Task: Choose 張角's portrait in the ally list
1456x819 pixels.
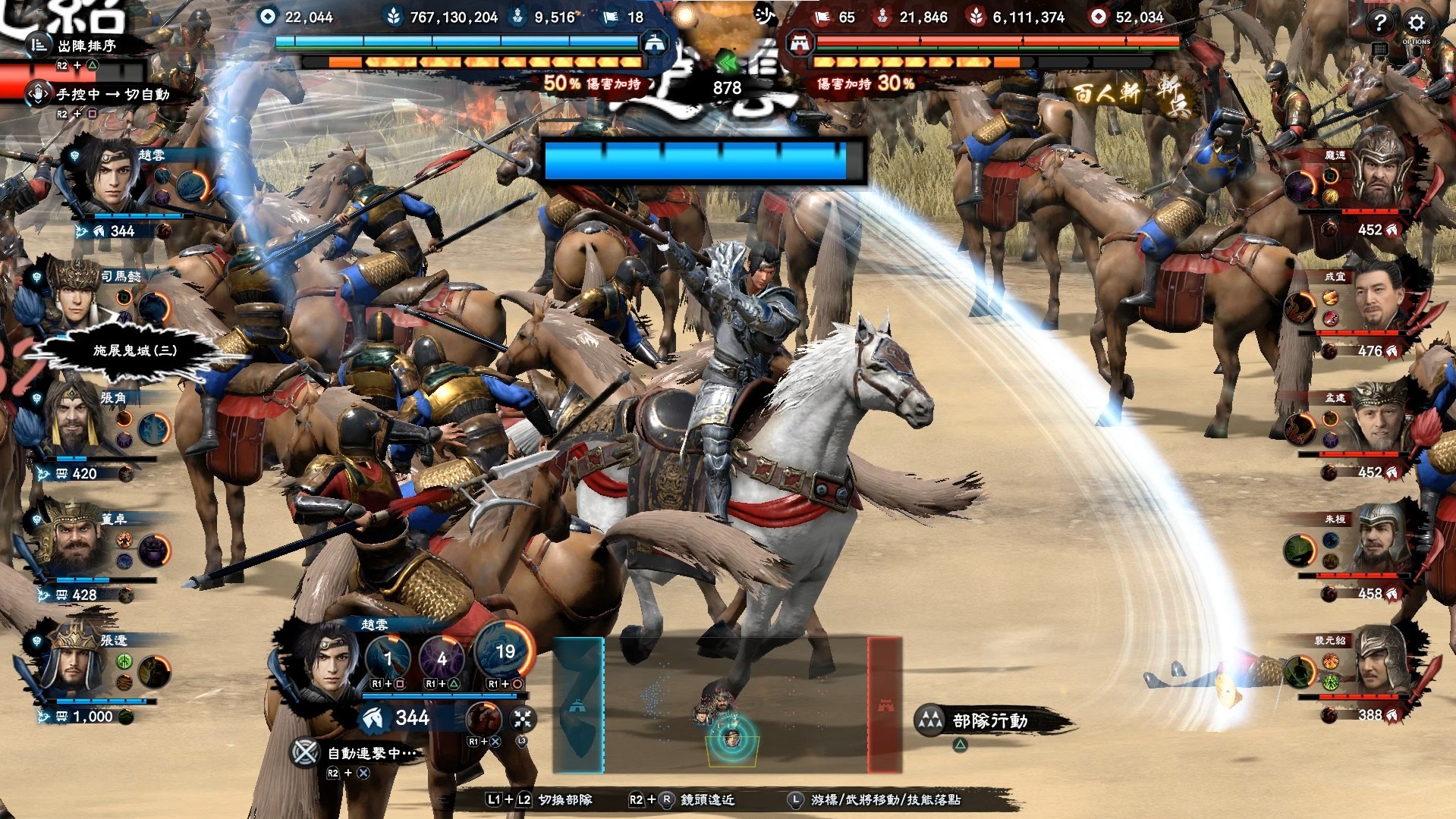Action: 74,422
